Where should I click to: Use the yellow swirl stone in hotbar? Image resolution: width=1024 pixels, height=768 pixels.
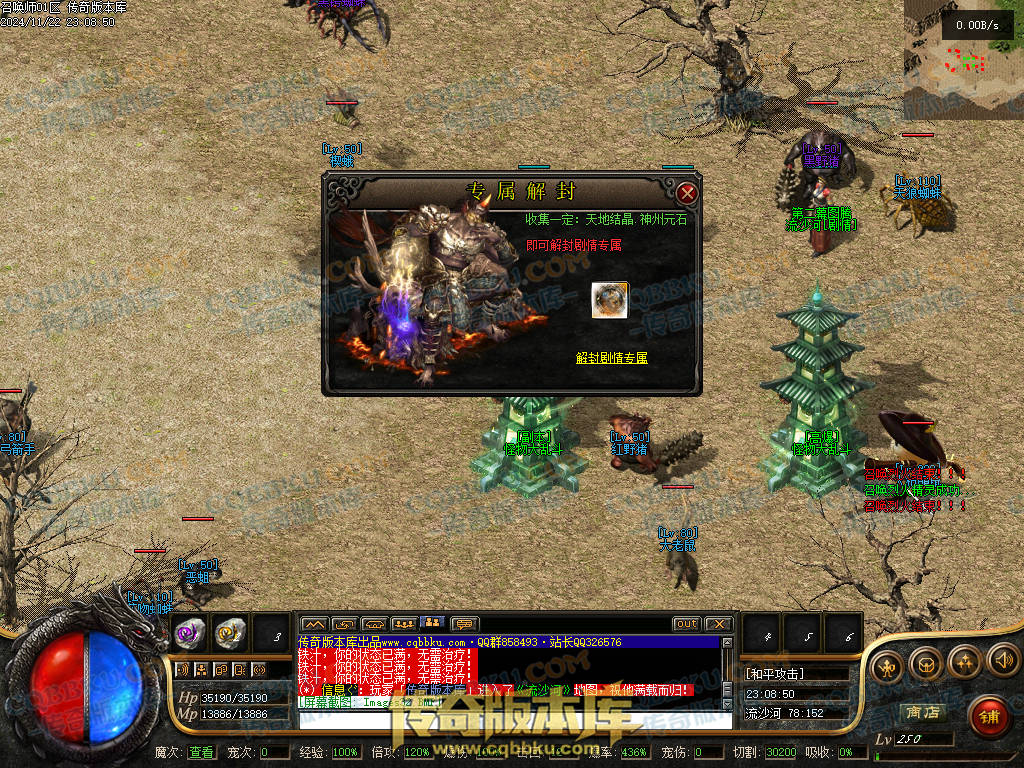[230, 632]
